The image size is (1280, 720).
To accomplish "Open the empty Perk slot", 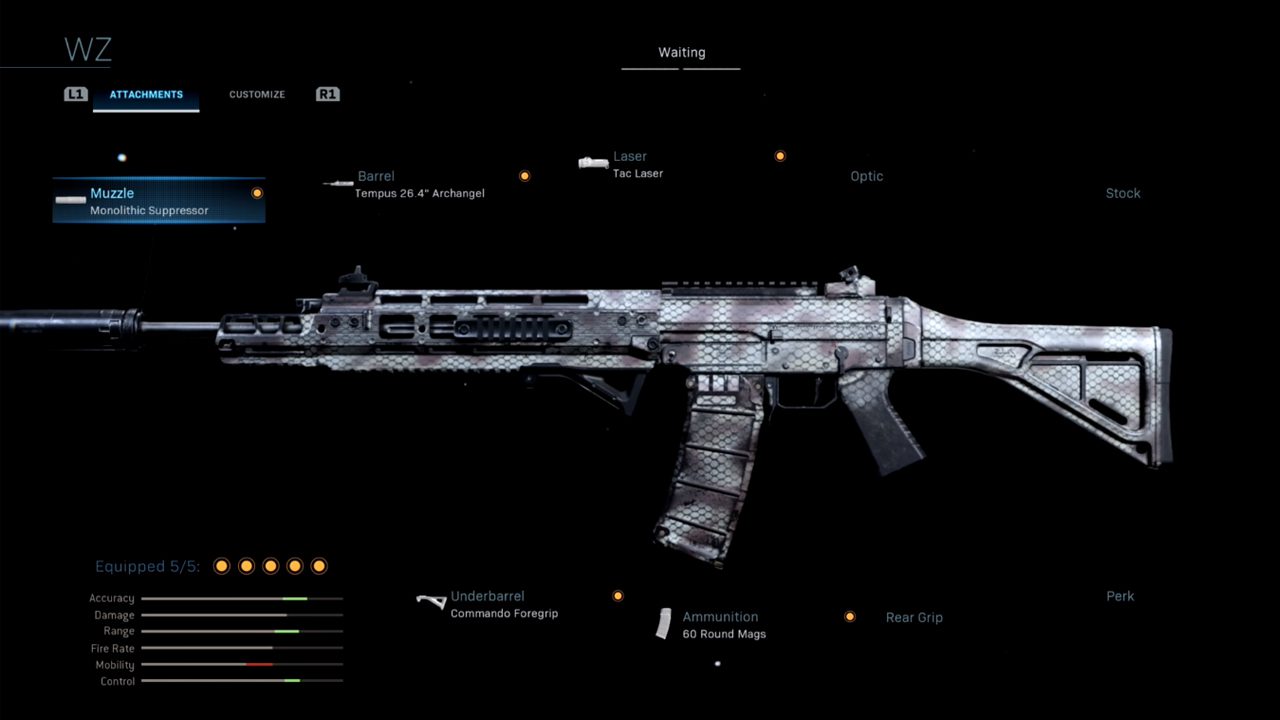I will [x=1120, y=597].
